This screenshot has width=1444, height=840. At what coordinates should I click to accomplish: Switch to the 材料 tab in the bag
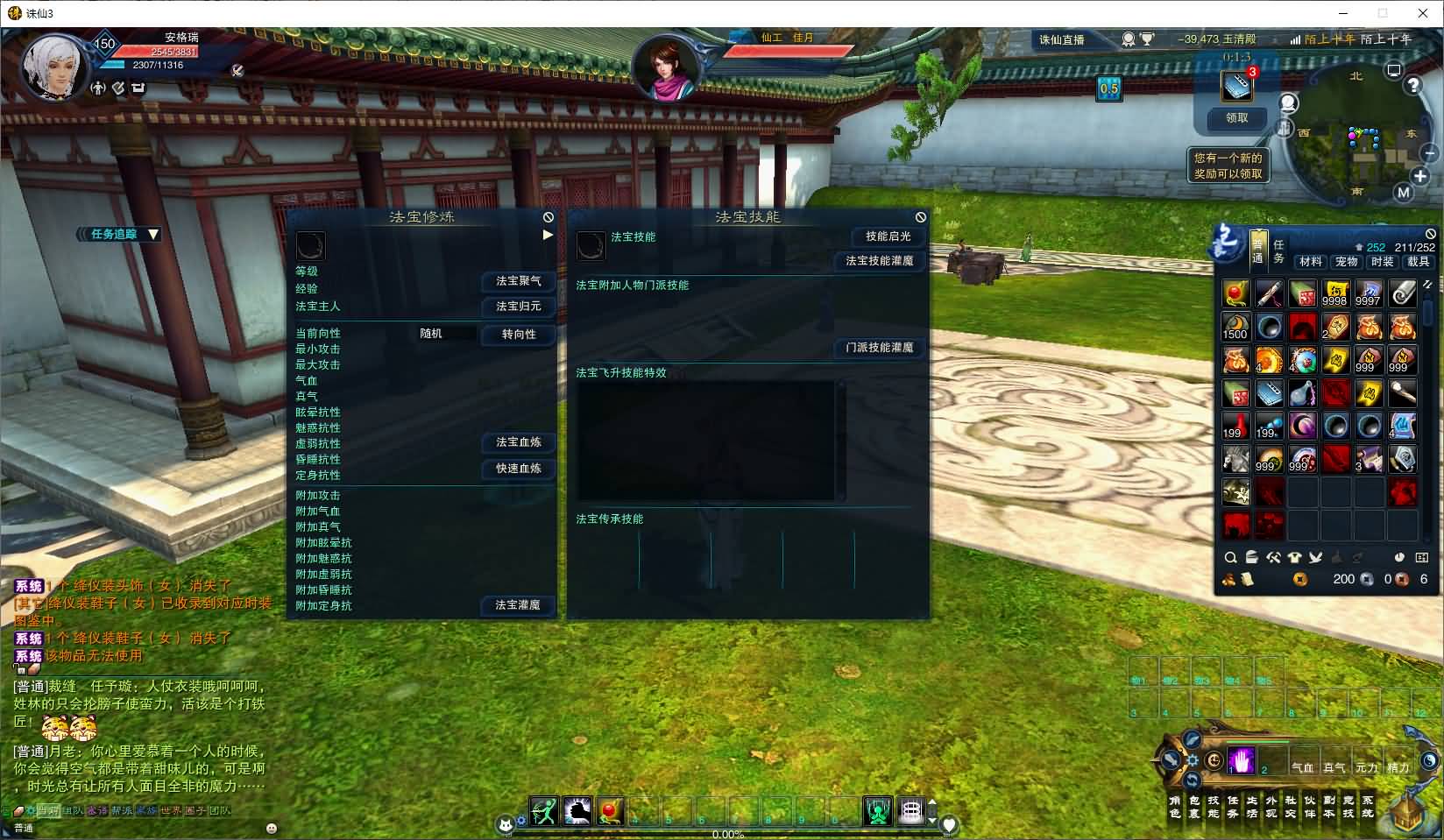(x=1311, y=261)
